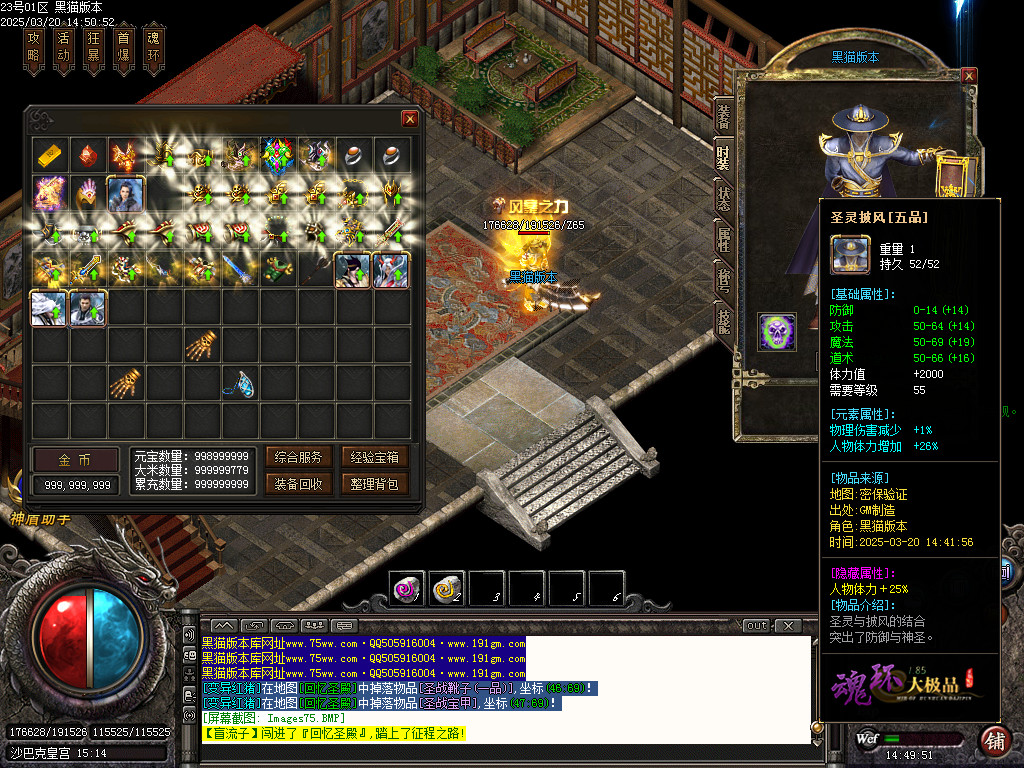The height and width of the screenshot is (768, 1024).
Task: Select the purple skull fashion slot
Action: 777,332
